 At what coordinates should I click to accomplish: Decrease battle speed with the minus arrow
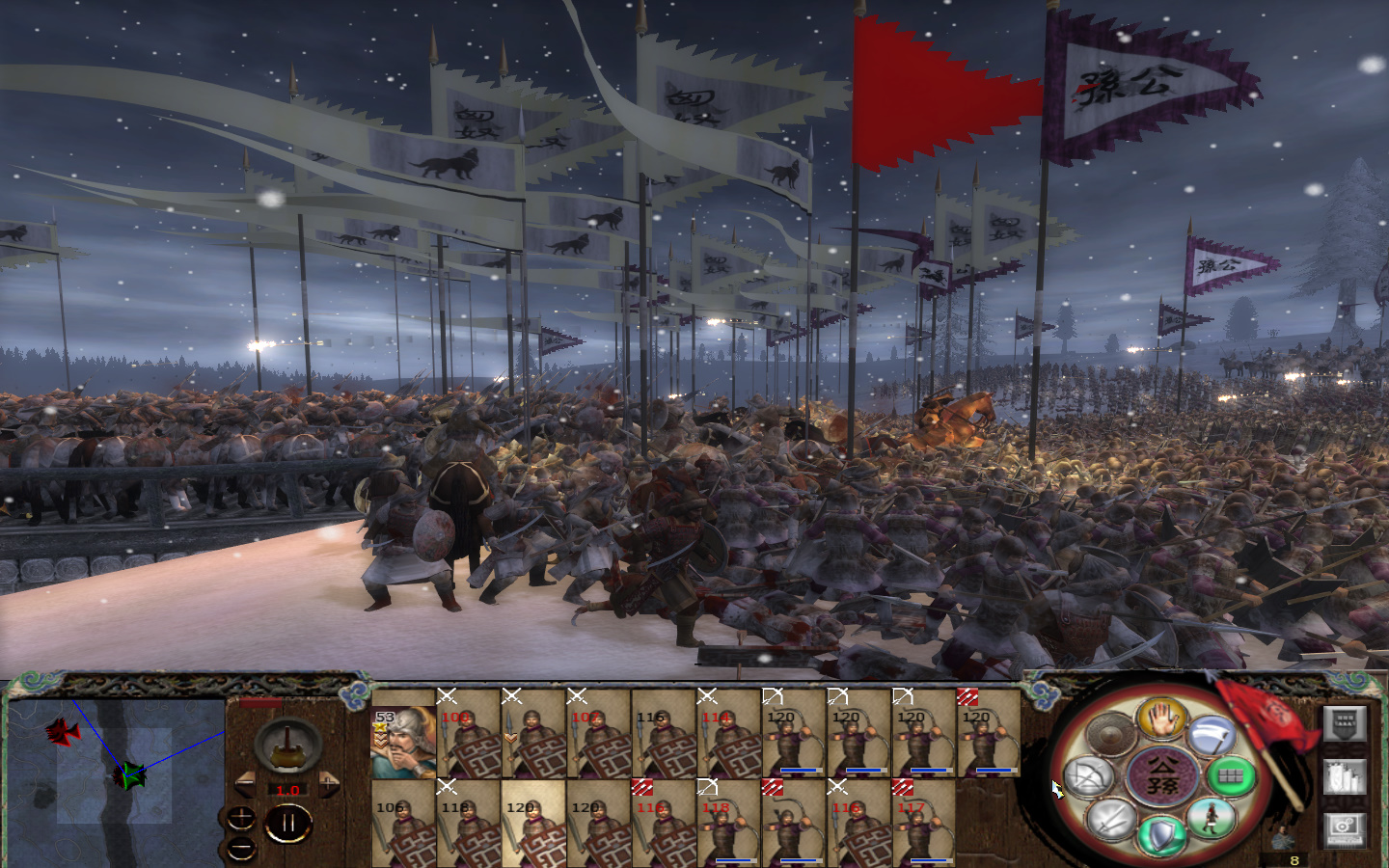pyautogui.click(x=245, y=782)
